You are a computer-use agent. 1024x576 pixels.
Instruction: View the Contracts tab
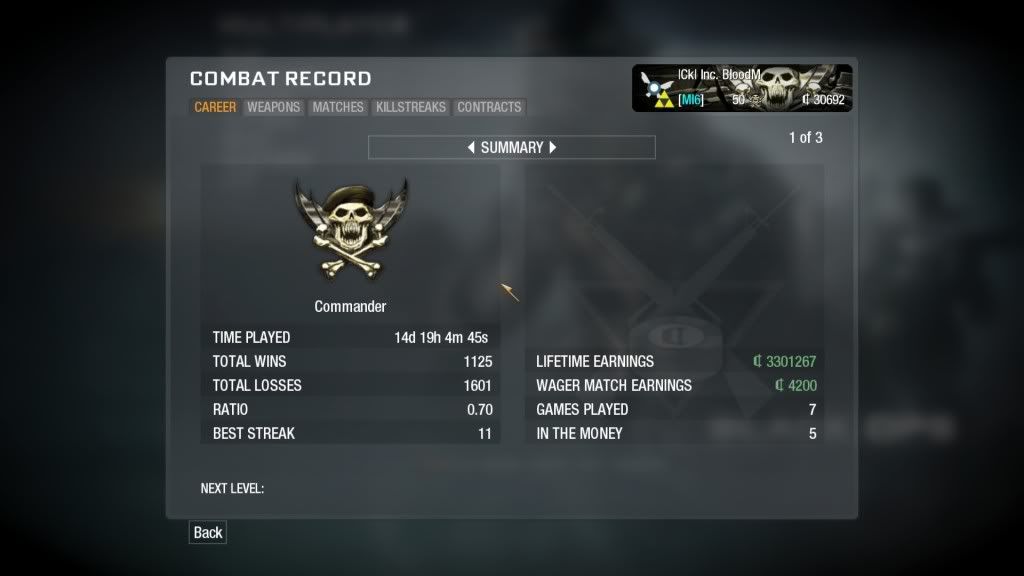click(x=489, y=107)
